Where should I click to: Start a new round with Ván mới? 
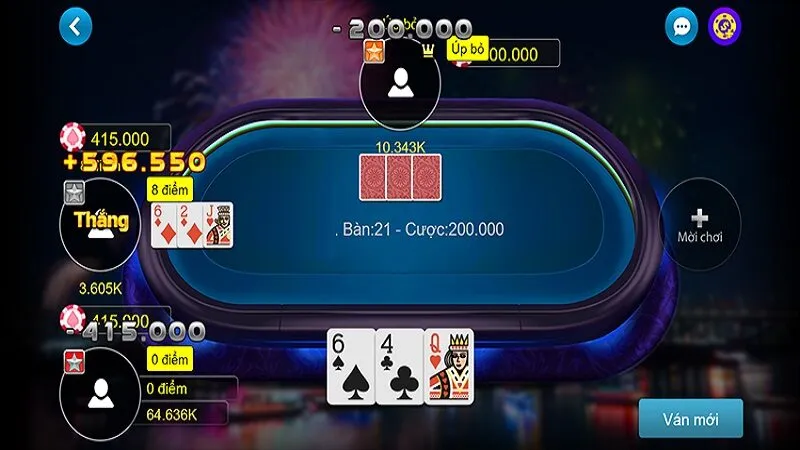click(x=691, y=418)
